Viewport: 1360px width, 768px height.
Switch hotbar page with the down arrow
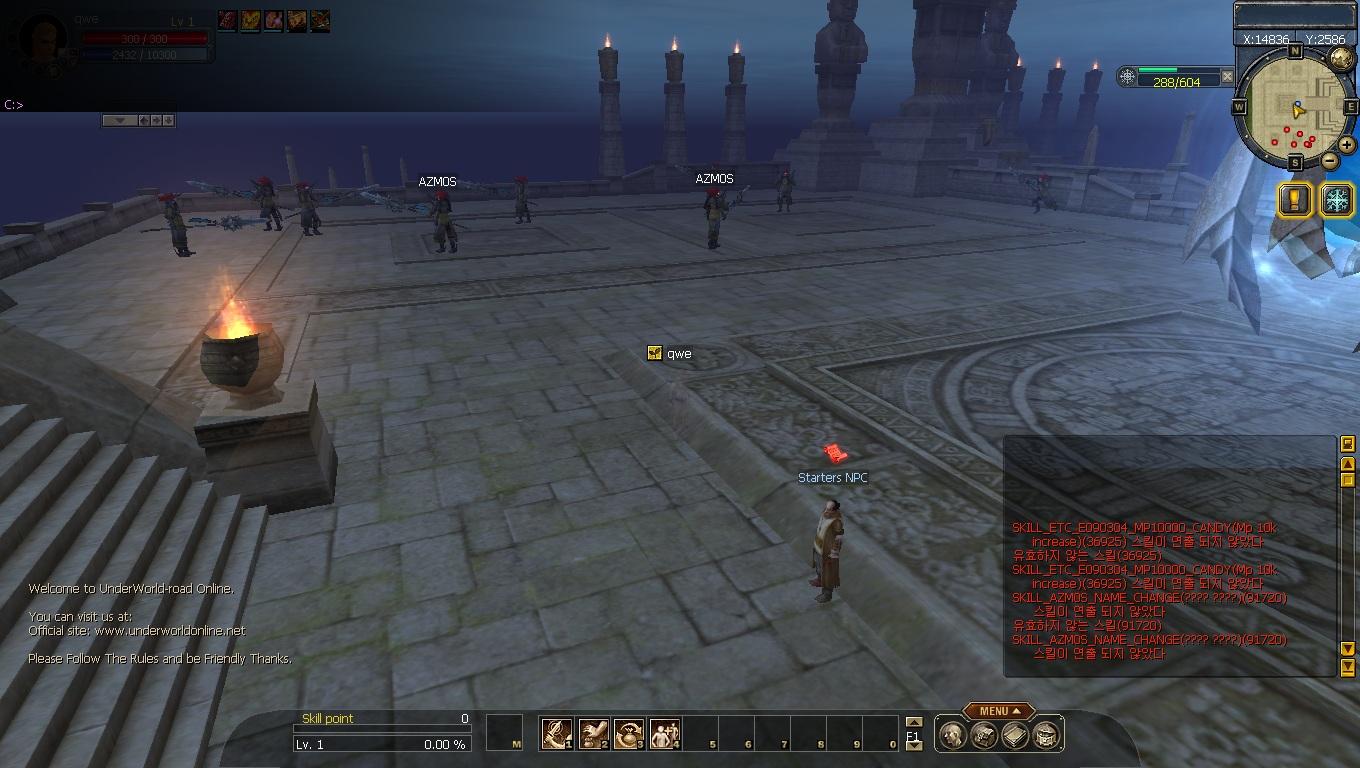pyautogui.click(x=913, y=746)
